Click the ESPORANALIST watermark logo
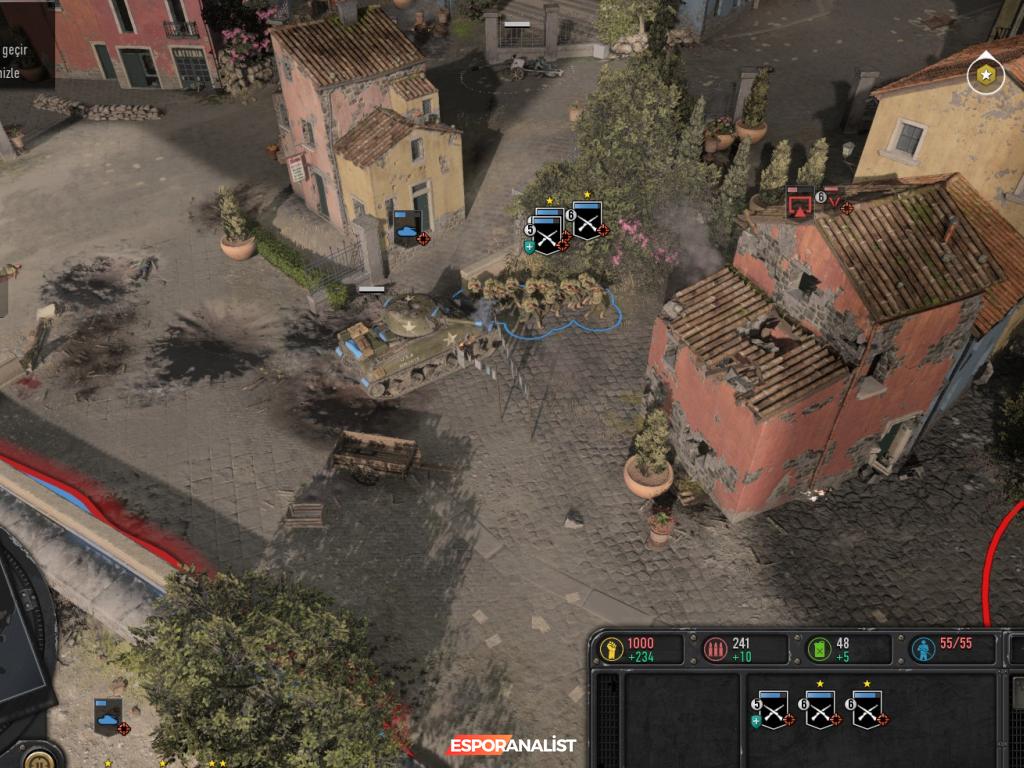 [512, 745]
